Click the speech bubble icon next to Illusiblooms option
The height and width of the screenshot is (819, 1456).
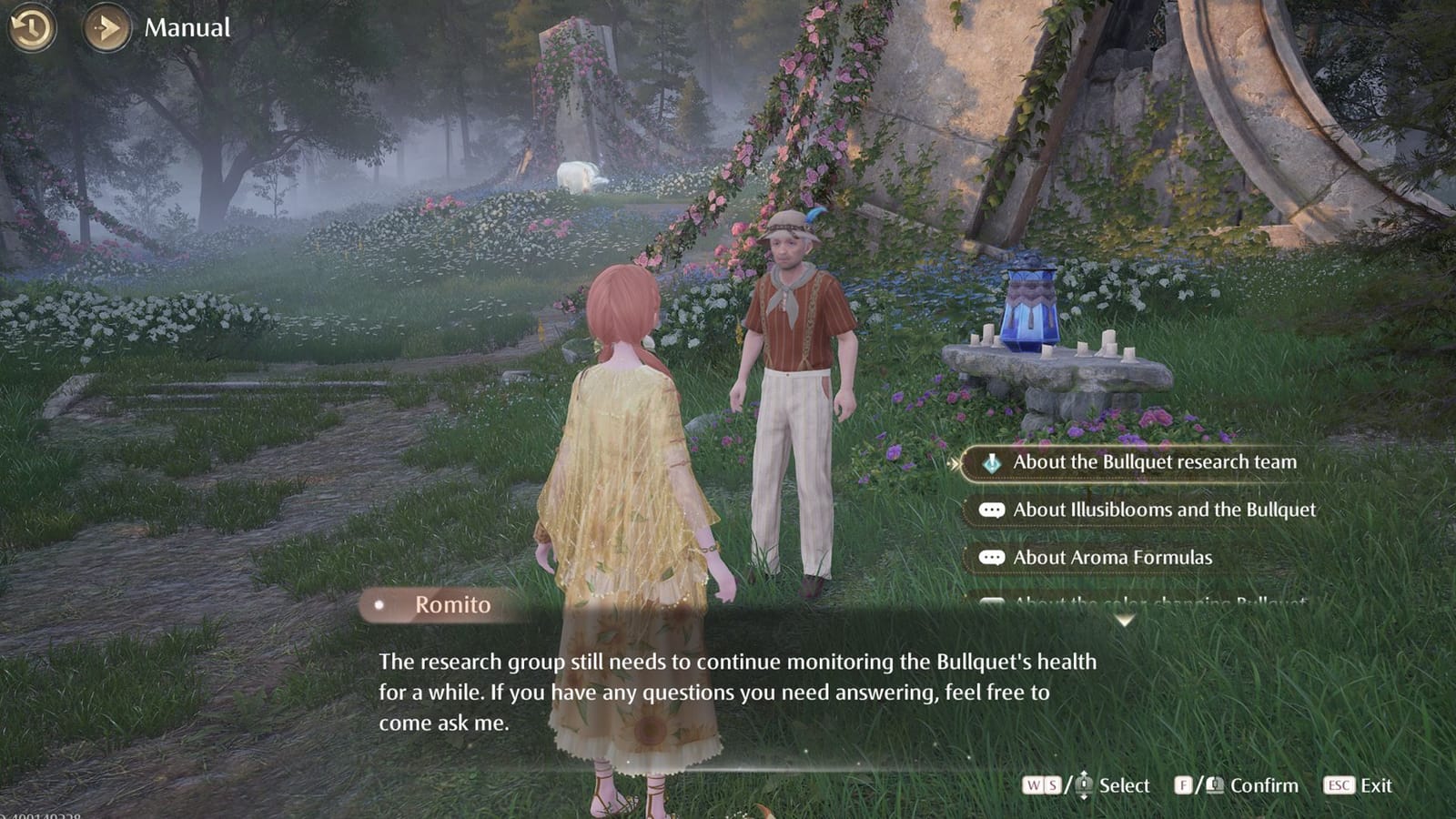coord(994,510)
